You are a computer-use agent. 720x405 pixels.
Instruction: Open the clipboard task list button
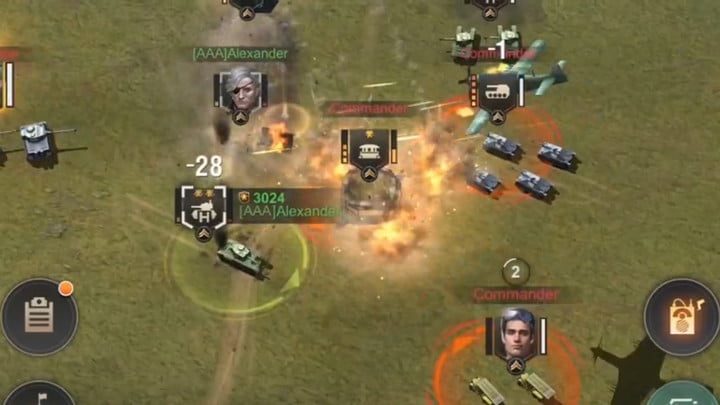[39, 318]
